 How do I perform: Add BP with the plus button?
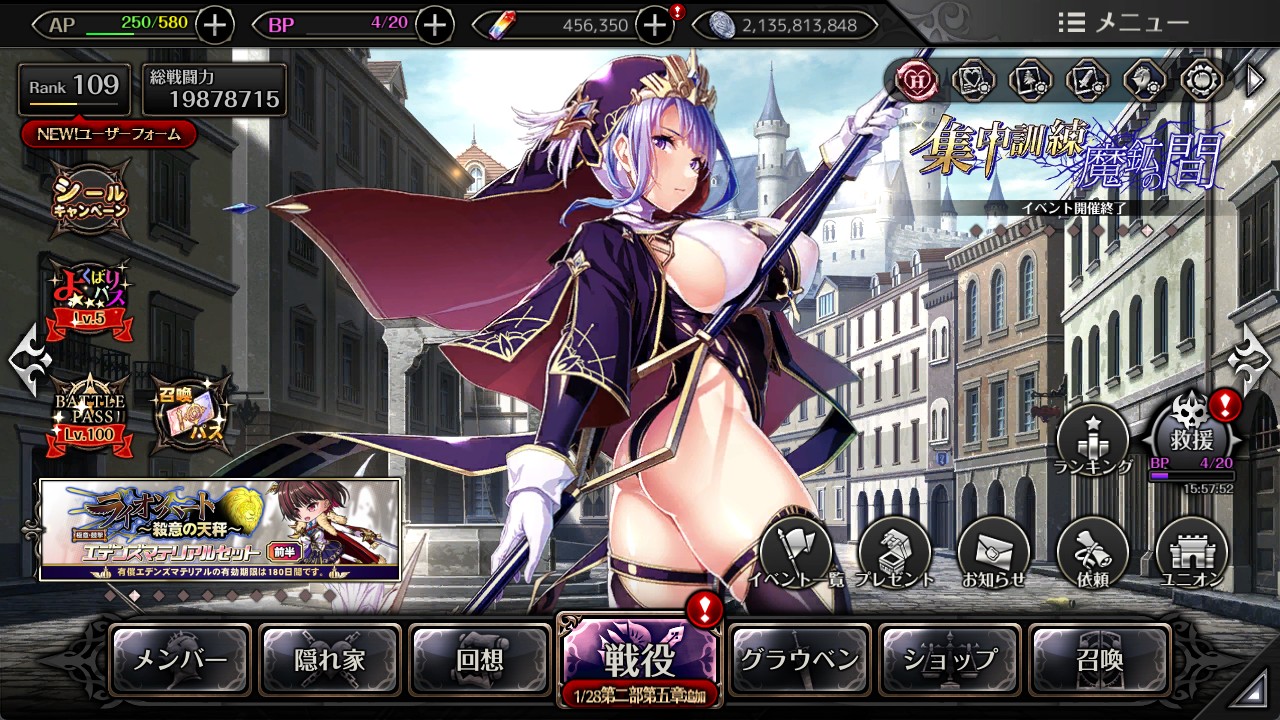(x=434, y=25)
